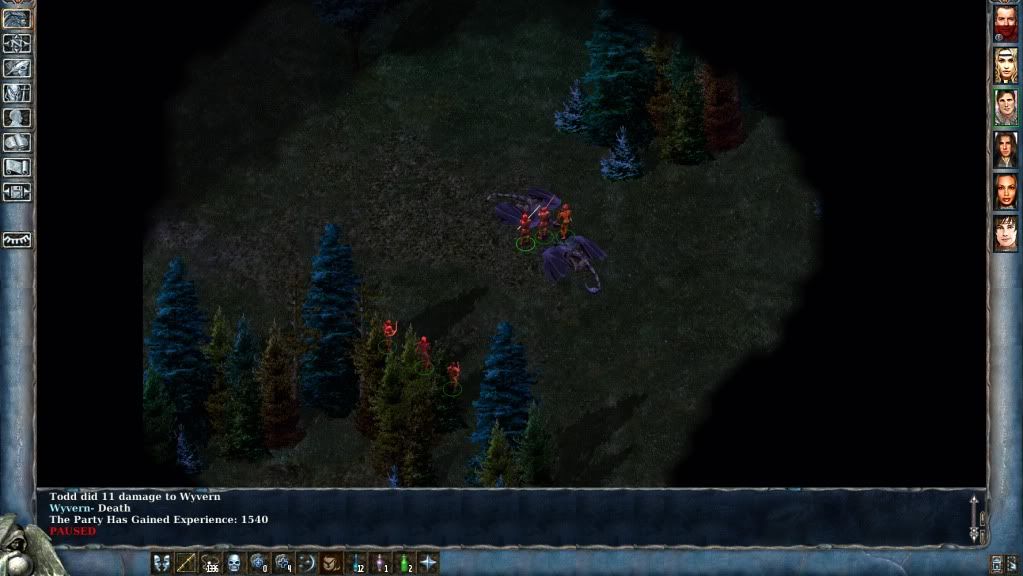Open the options floppy disk icon
Viewport: 1023px width, 576px height.
pyautogui.click(x=17, y=193)
